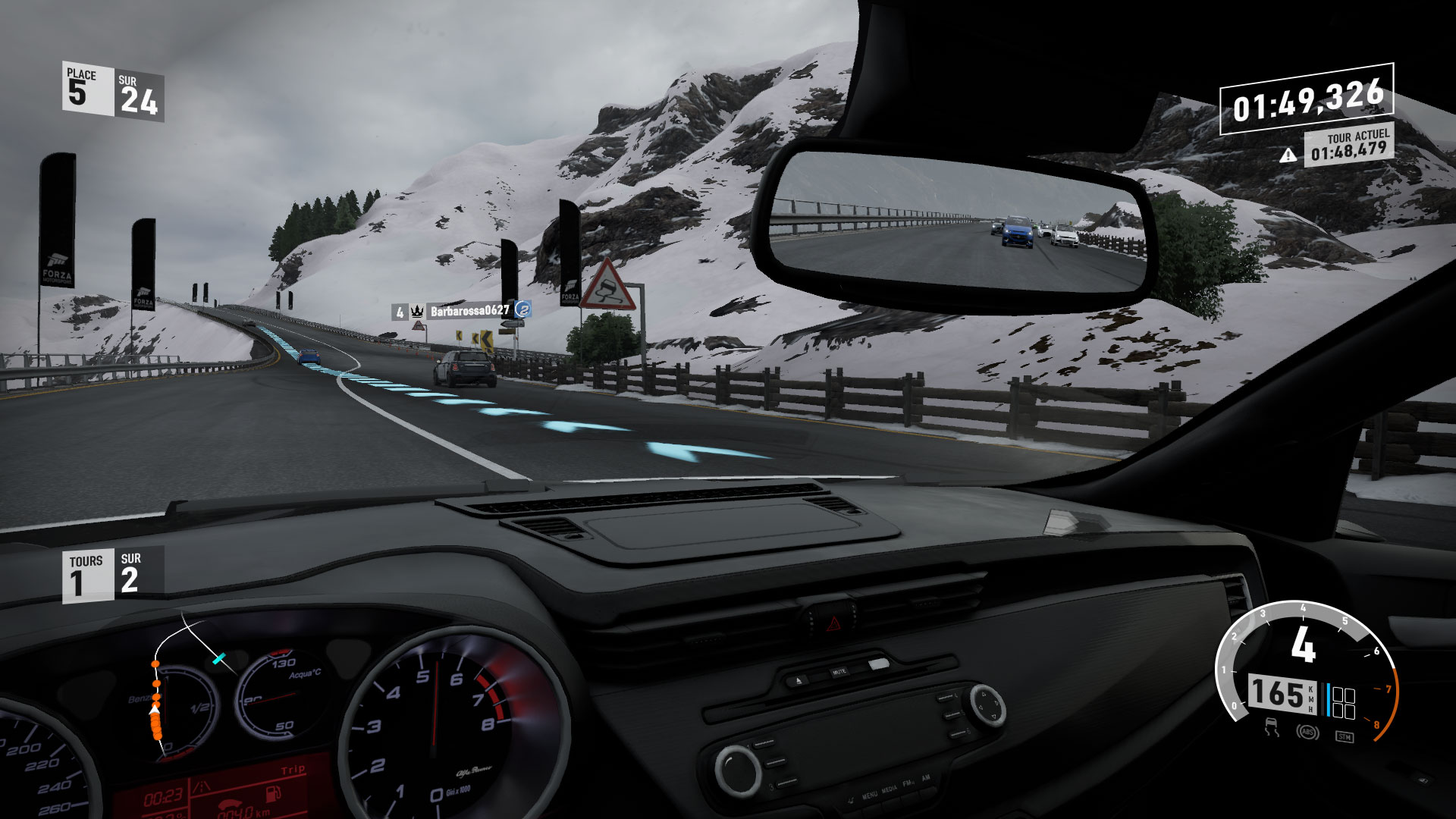Screen dimensions: 1456x819
Task: Click the crown icon beside Barbarossa0627
Action: coord(417,311)
